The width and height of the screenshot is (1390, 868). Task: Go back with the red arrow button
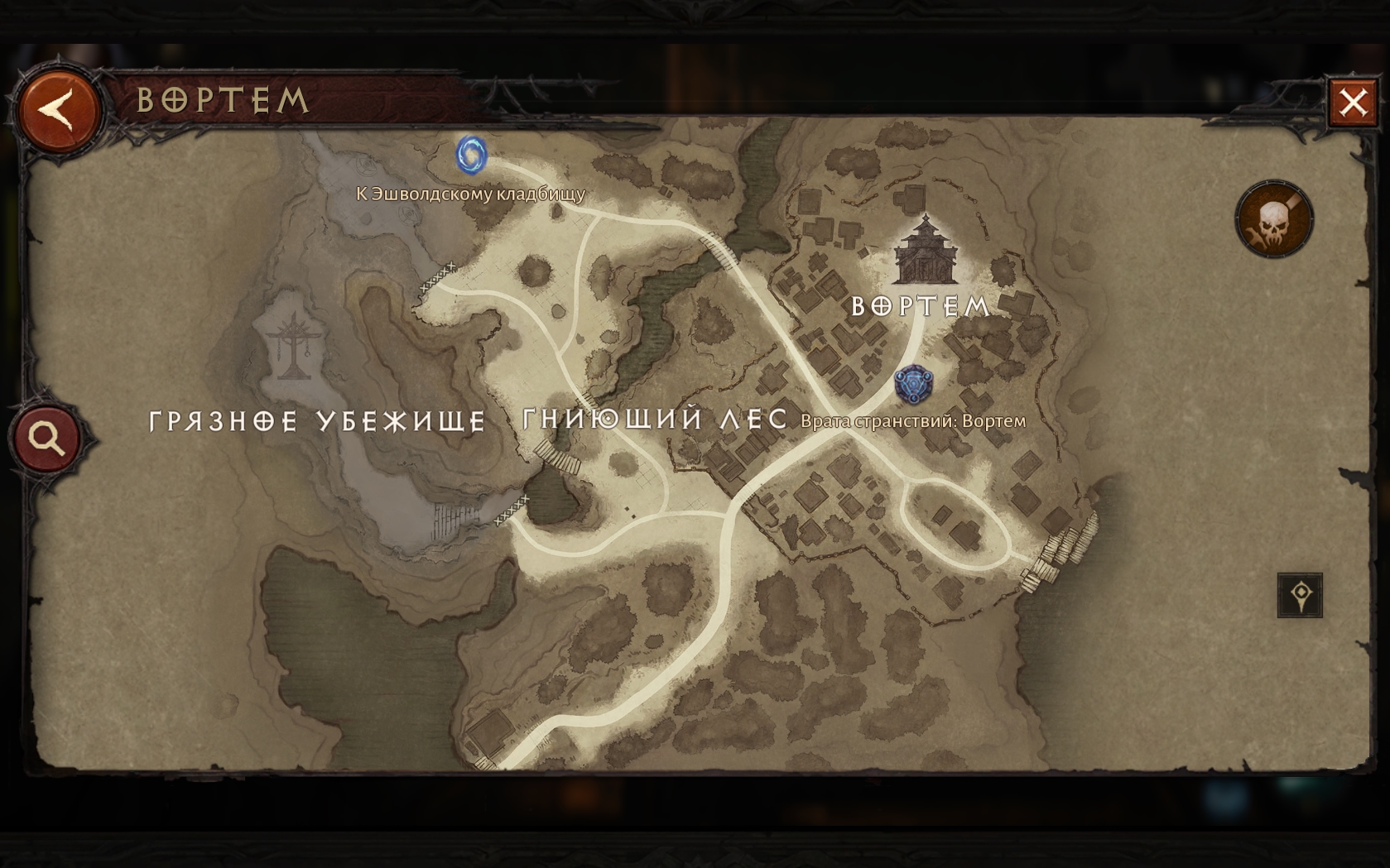click(58, 110)
